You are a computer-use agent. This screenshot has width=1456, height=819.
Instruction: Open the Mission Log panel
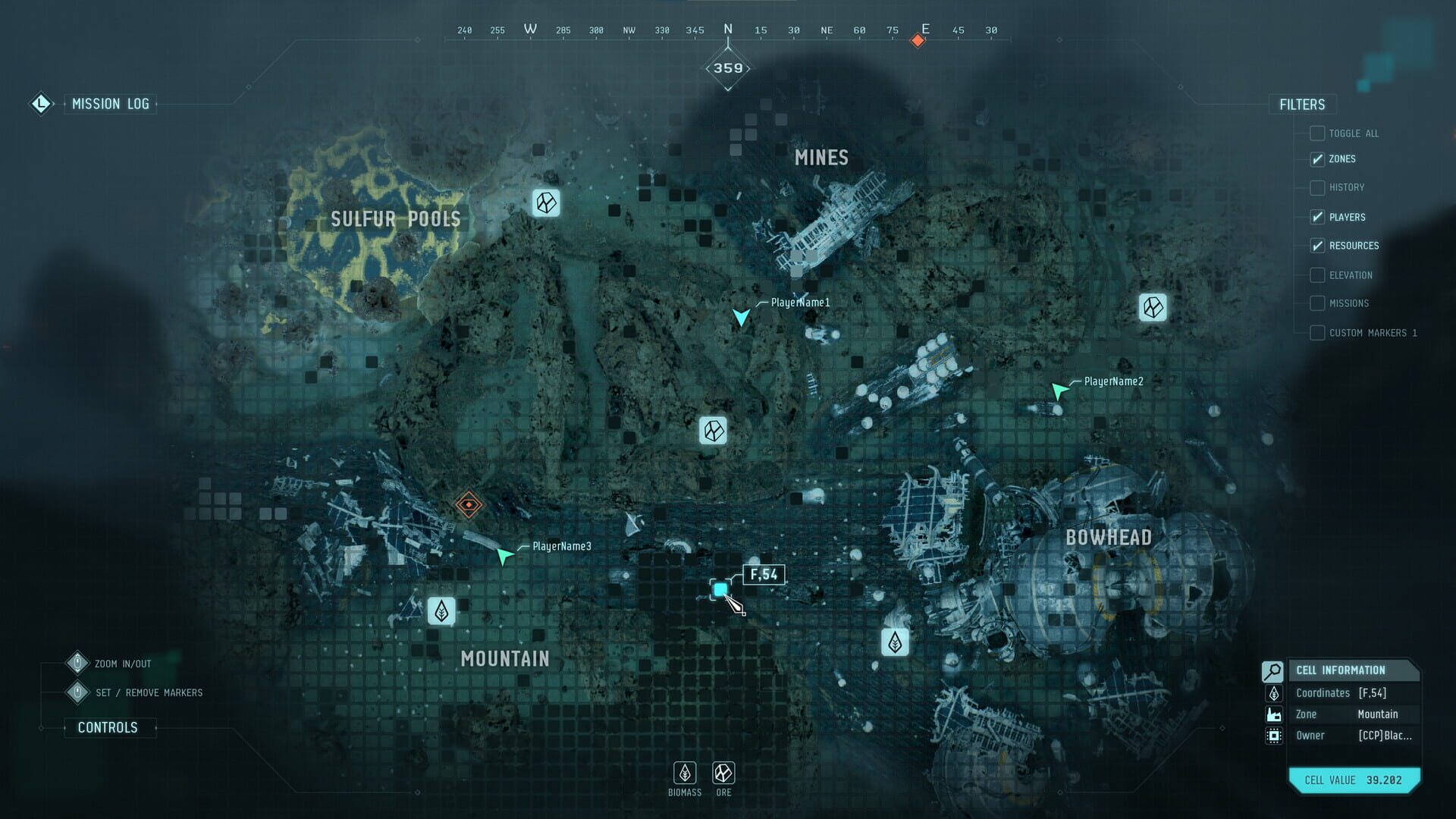[111, 104]
